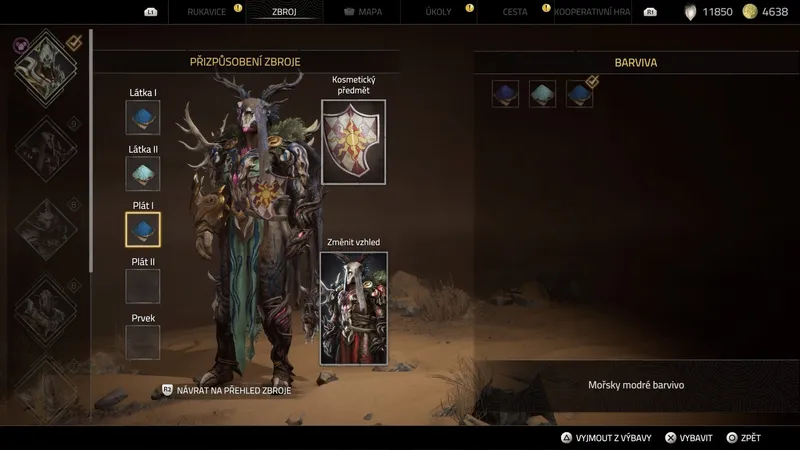This screenshot has height=450, width=800.
Task: Show the Cesta tab
Action: [515, 12]
